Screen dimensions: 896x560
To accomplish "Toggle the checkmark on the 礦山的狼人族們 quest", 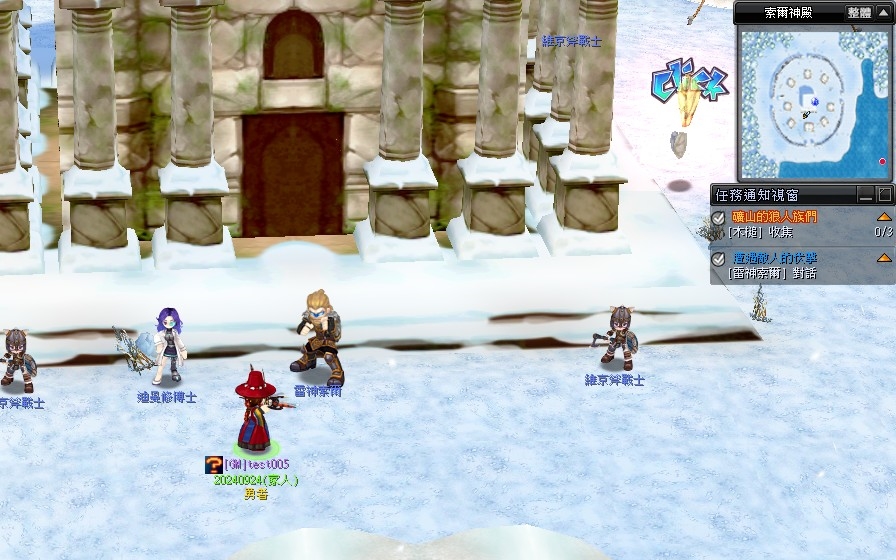I will (x=718, y=218).
